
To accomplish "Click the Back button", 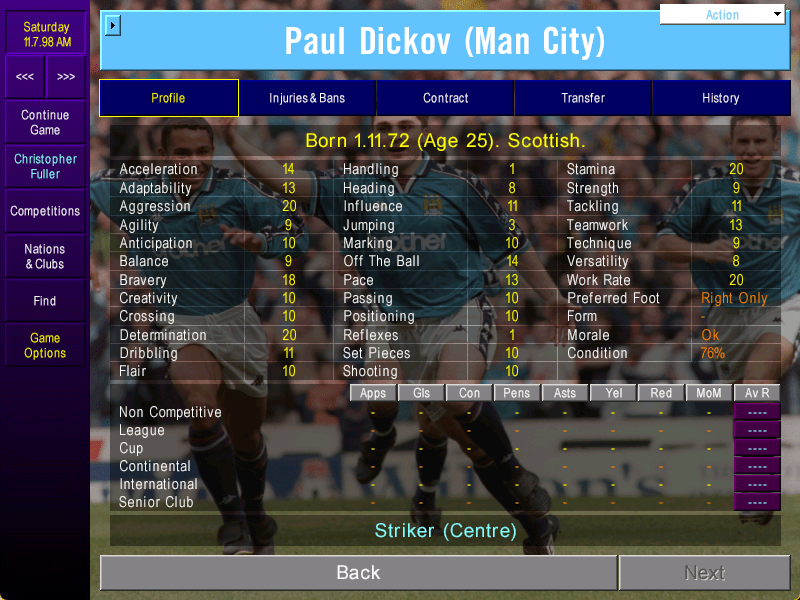I will (358, 573).
